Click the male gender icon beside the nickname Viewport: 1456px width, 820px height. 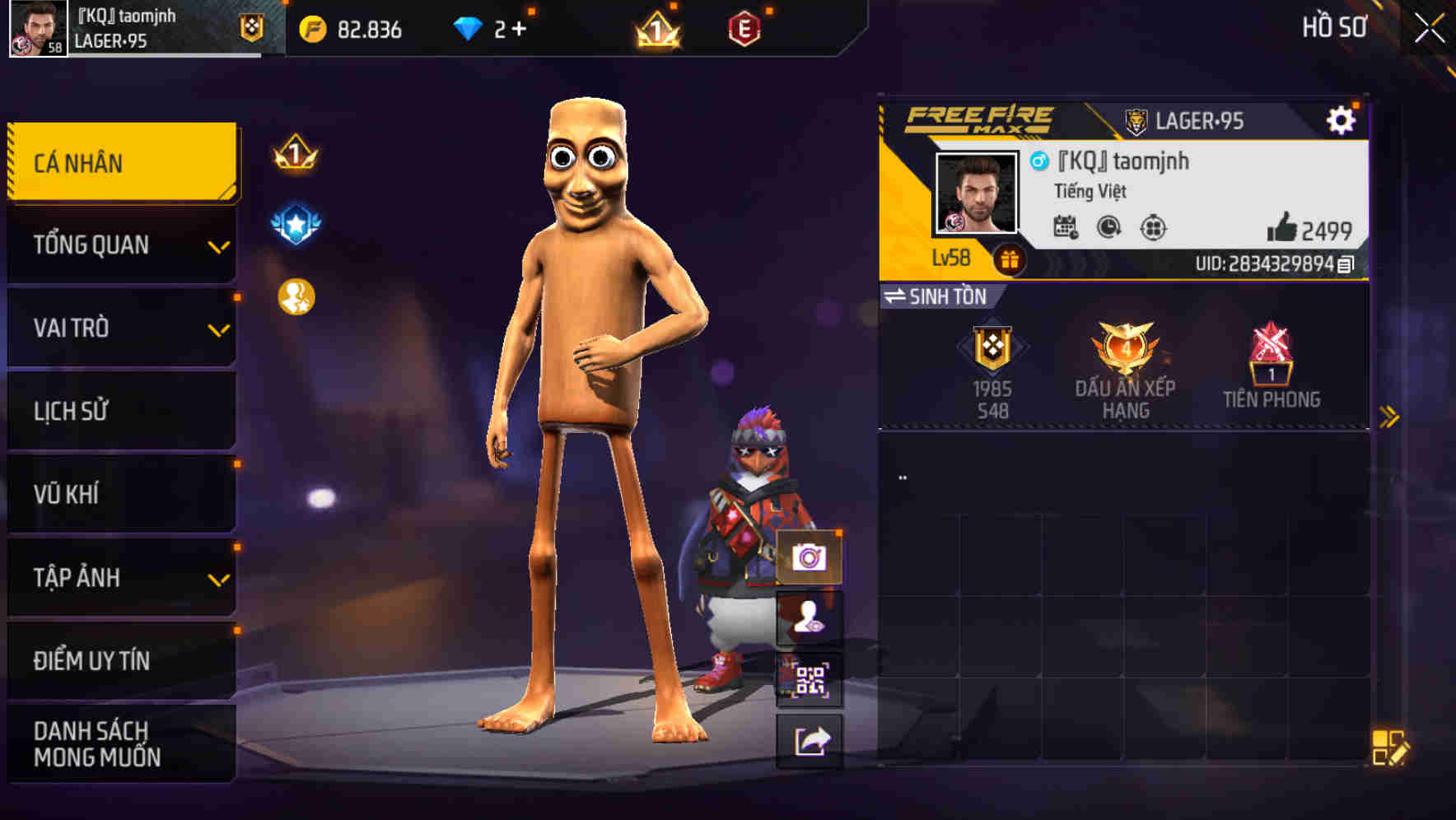(1039, 161)
